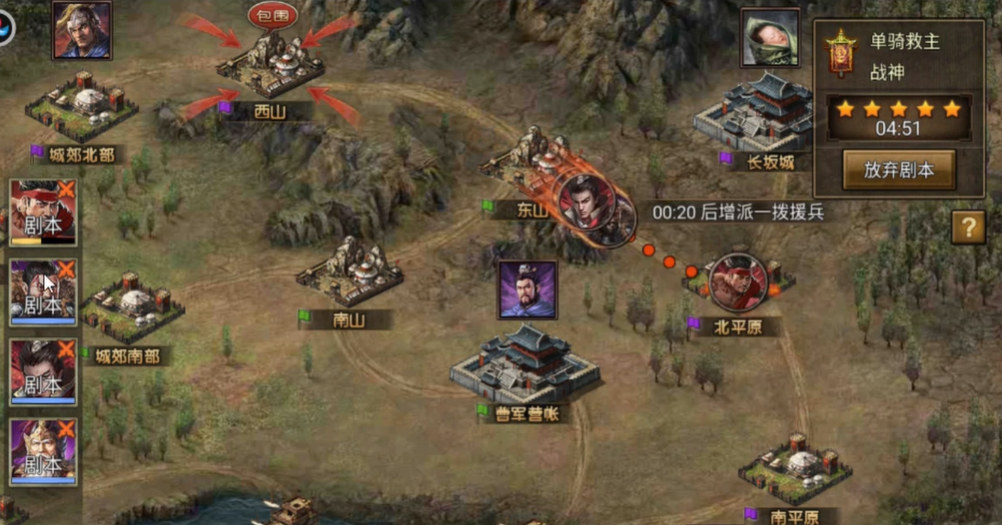
Task: Select the gold-helmet general 剧本 card
Action: tap(43, 452)
